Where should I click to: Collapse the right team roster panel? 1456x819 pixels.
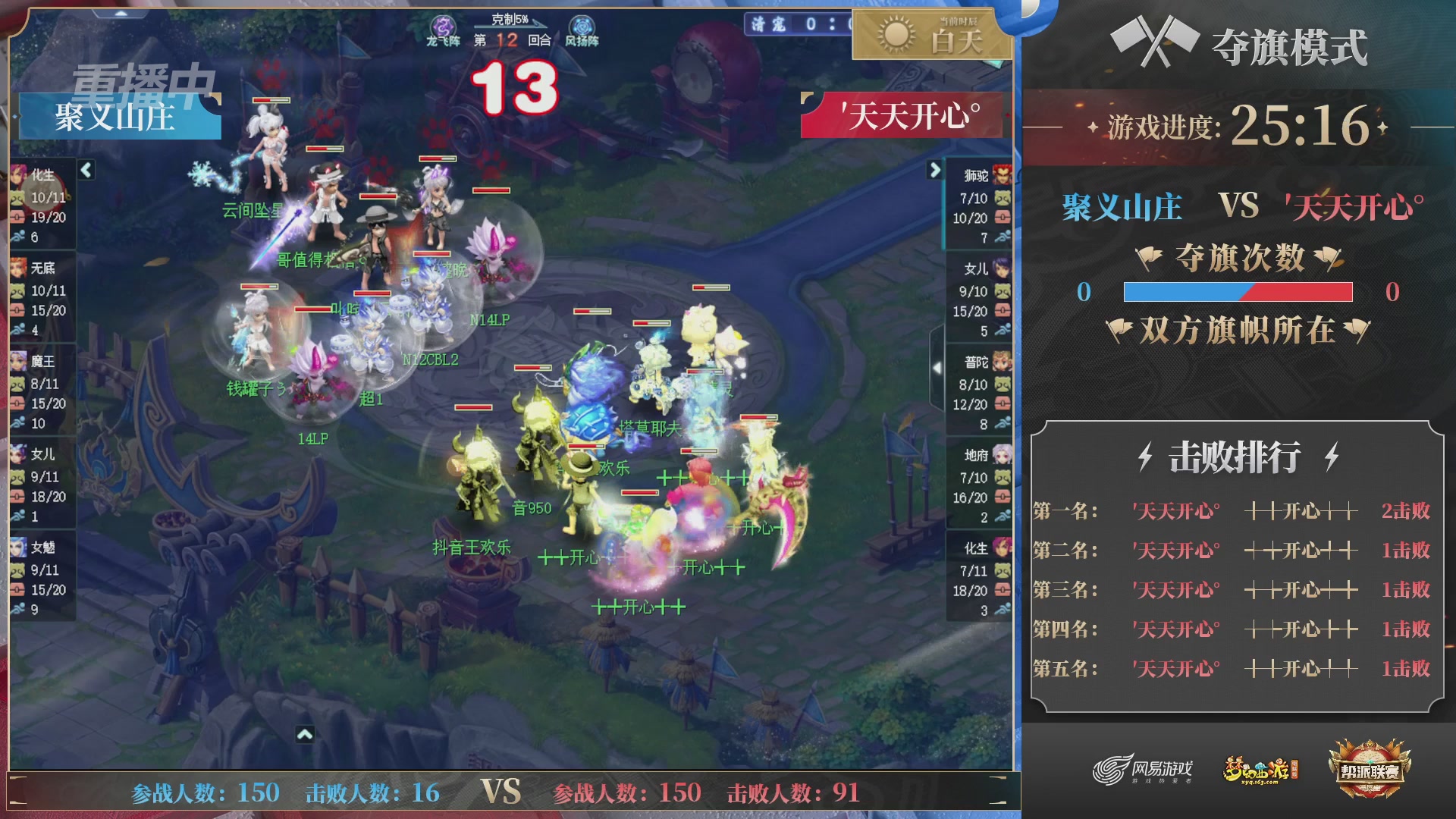[x=934, y=171]
